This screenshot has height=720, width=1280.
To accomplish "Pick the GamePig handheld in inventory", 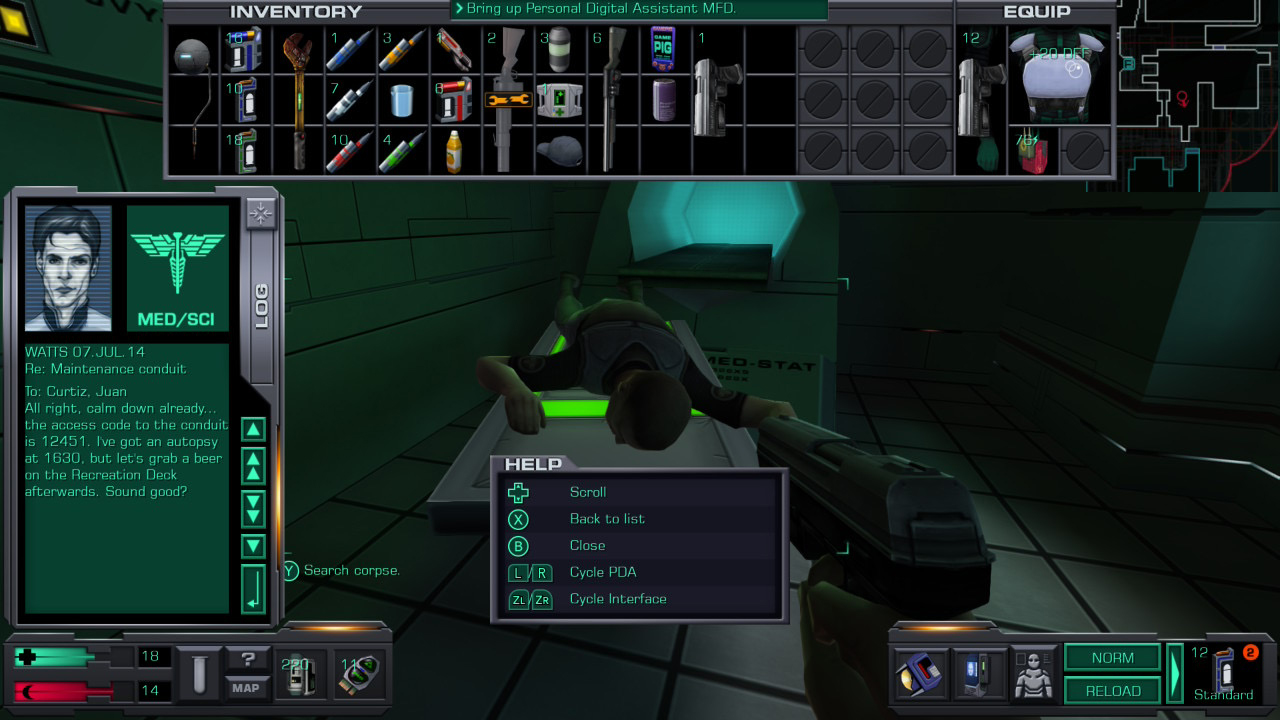I will [662, 48].
